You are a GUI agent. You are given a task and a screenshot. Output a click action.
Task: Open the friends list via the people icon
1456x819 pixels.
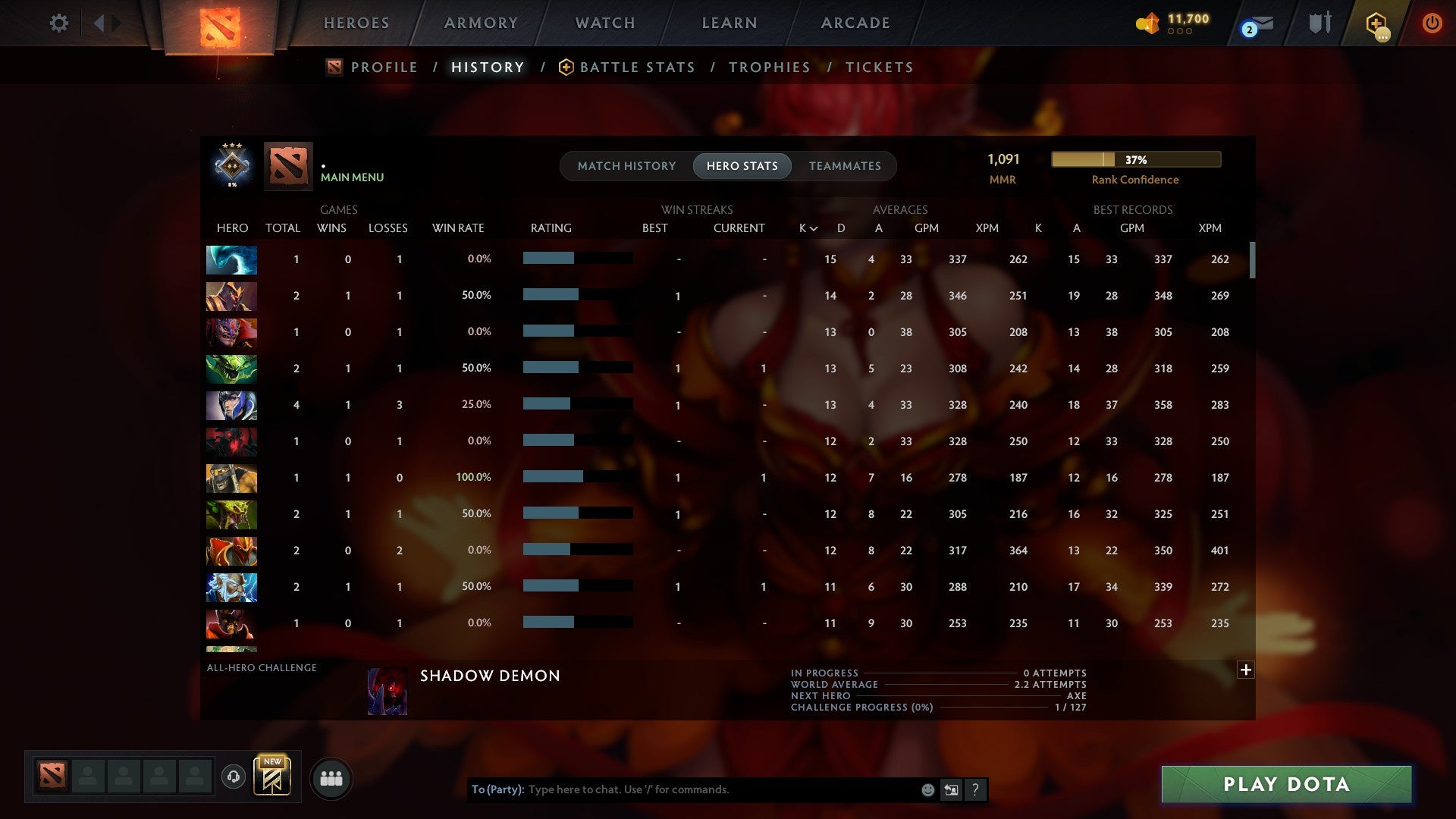click(331, 777)
